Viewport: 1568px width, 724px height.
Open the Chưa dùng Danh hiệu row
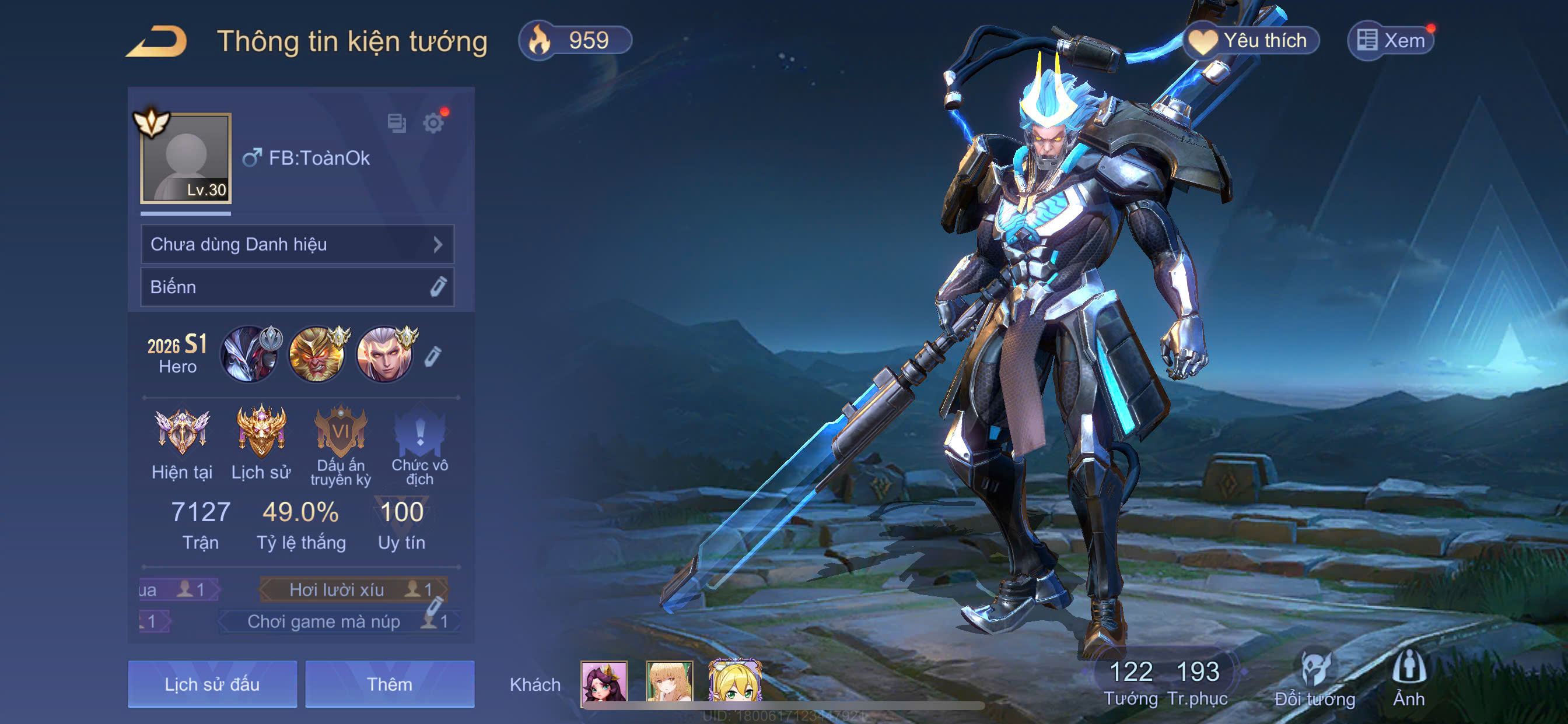coord(297,245)
